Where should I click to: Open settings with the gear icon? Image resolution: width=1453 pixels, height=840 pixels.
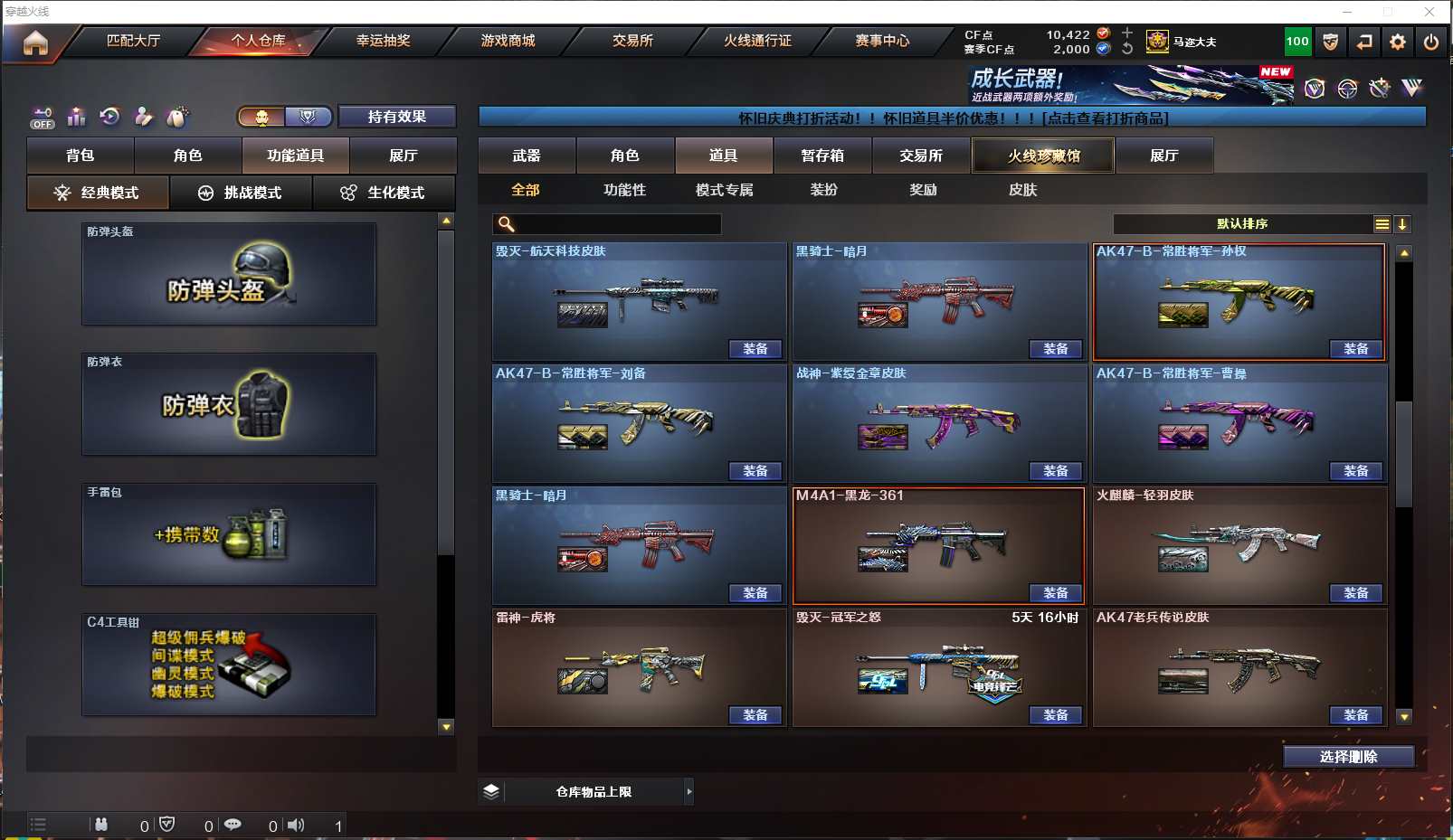[1398, 42]
